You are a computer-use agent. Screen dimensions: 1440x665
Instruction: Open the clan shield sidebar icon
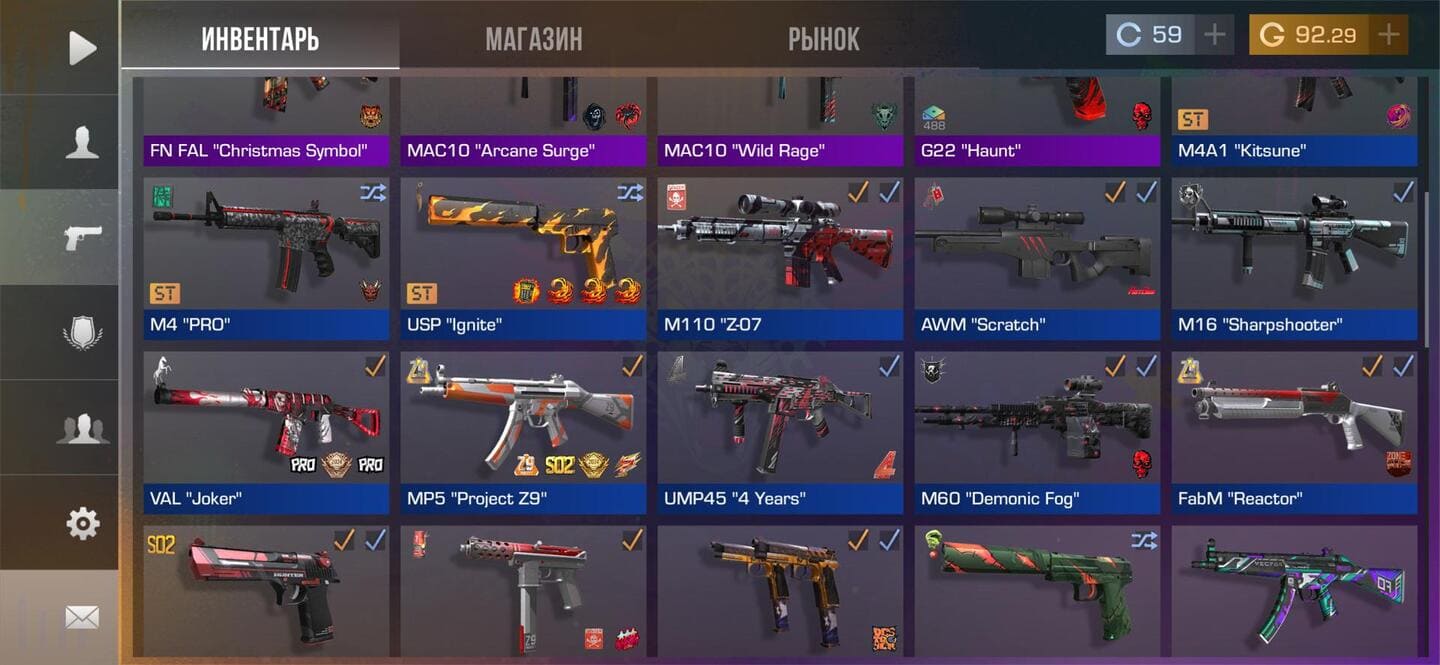coord(82,333)
